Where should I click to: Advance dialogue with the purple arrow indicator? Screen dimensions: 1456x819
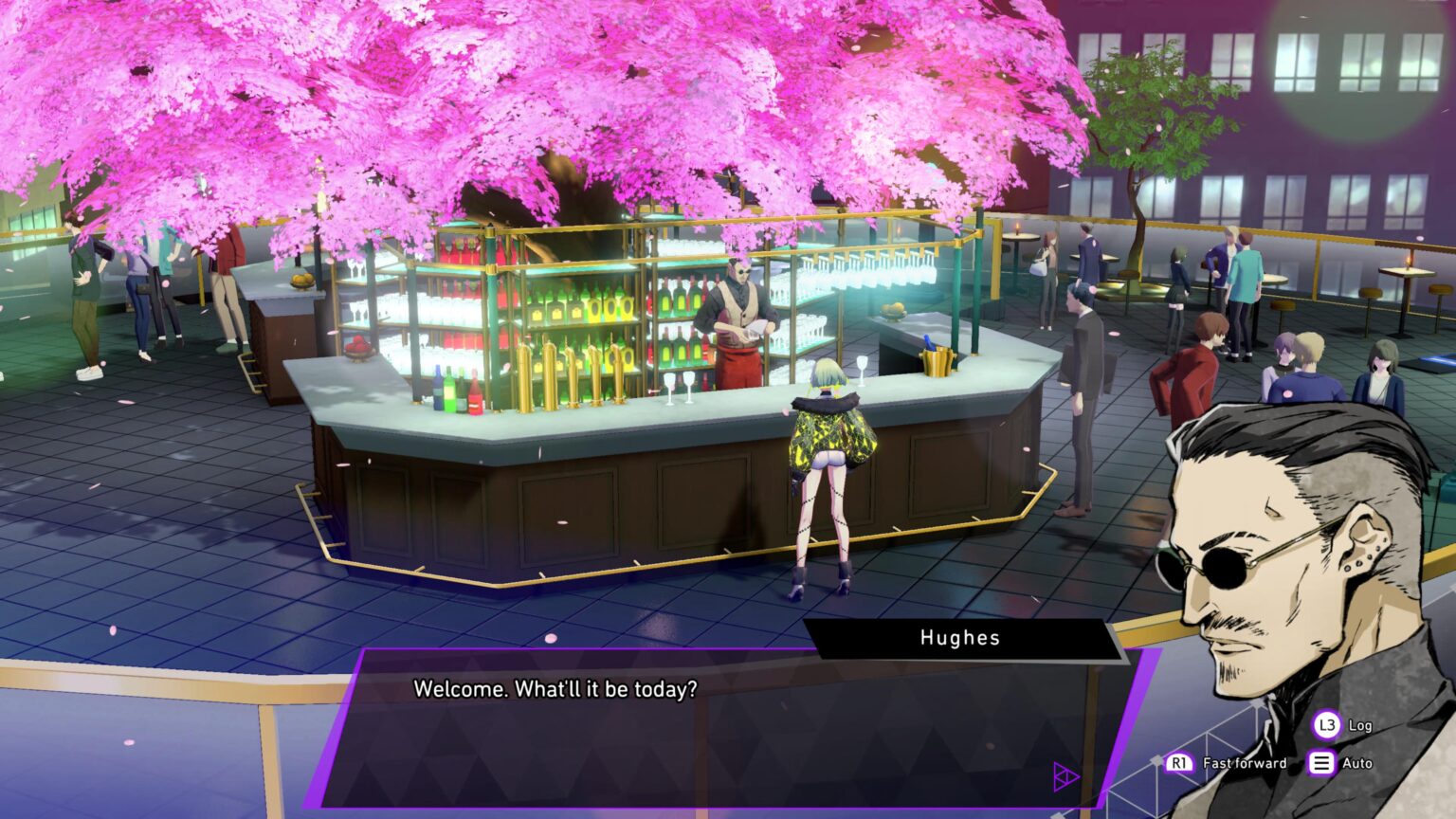coord(1065,778)
